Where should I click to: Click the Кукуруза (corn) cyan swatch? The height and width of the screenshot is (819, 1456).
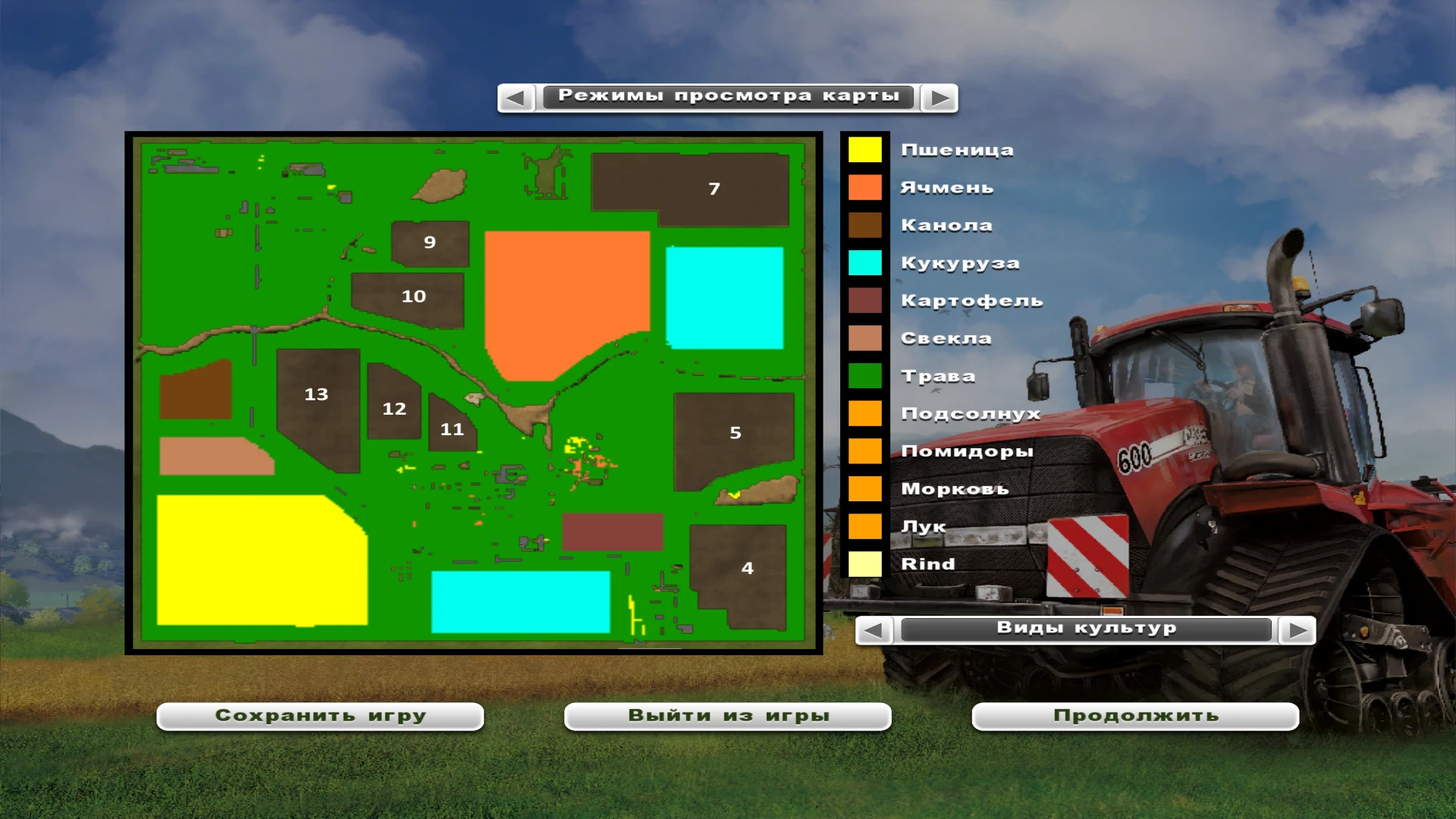click(x=864, y=262)
